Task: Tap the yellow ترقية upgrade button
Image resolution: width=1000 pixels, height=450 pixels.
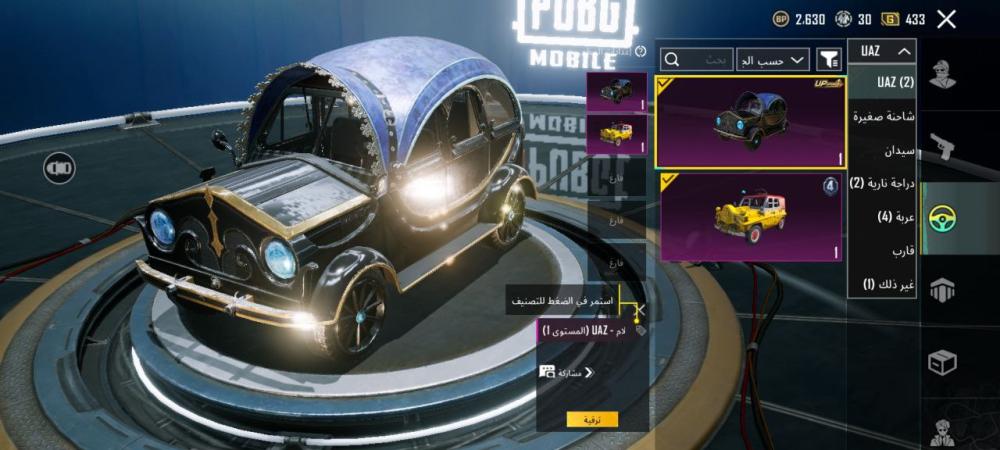Action: click(x=592, y=419)
